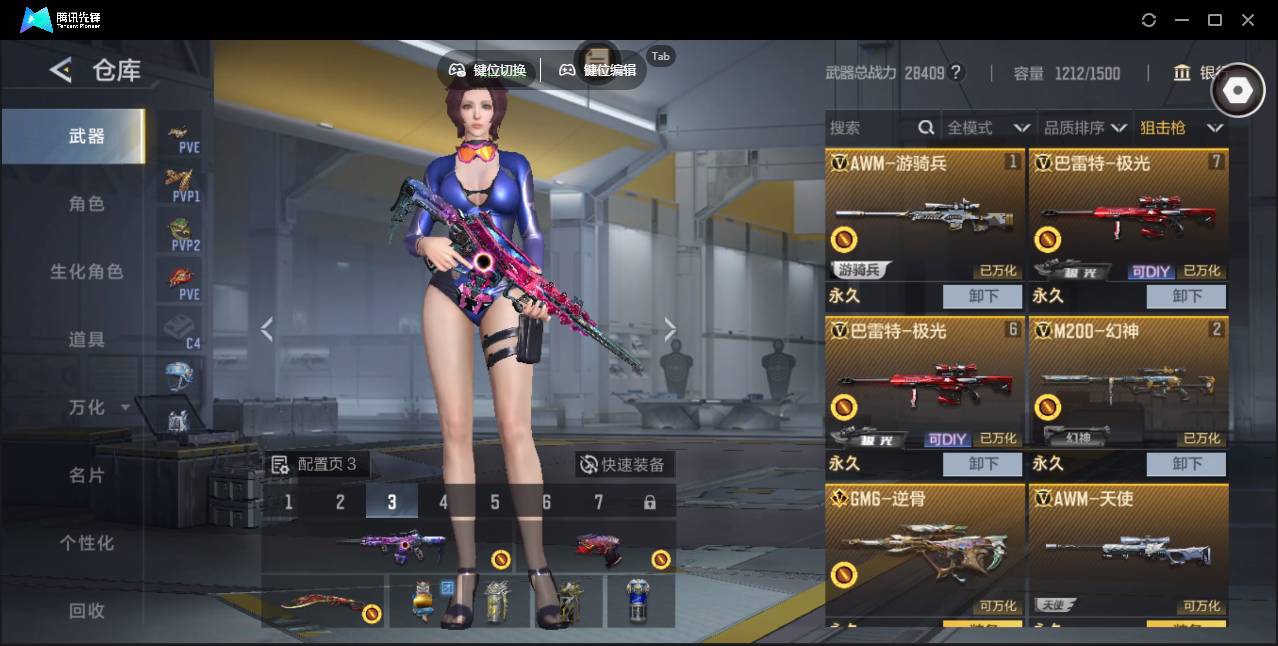
Task: Open the 个性化 menu
Action: pos(86,543)
